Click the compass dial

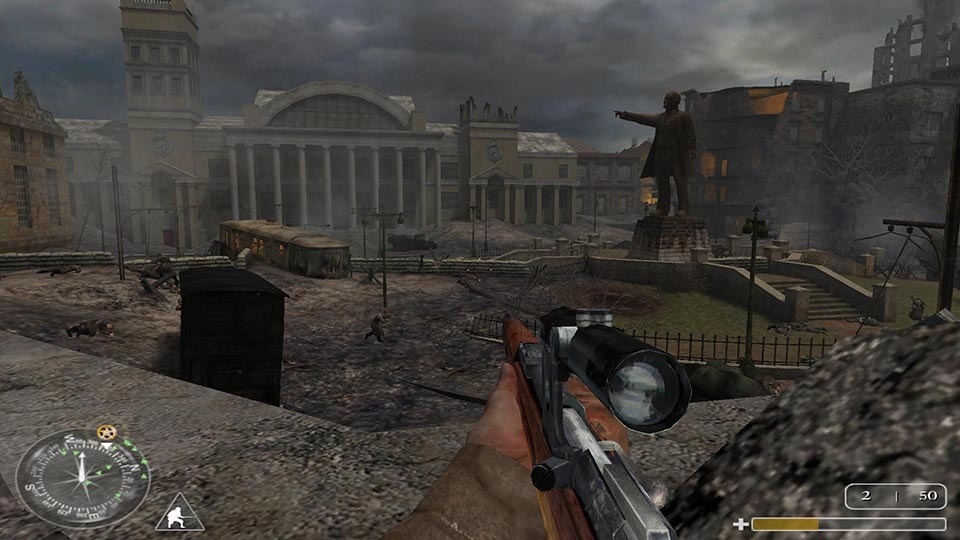point(82,478)
